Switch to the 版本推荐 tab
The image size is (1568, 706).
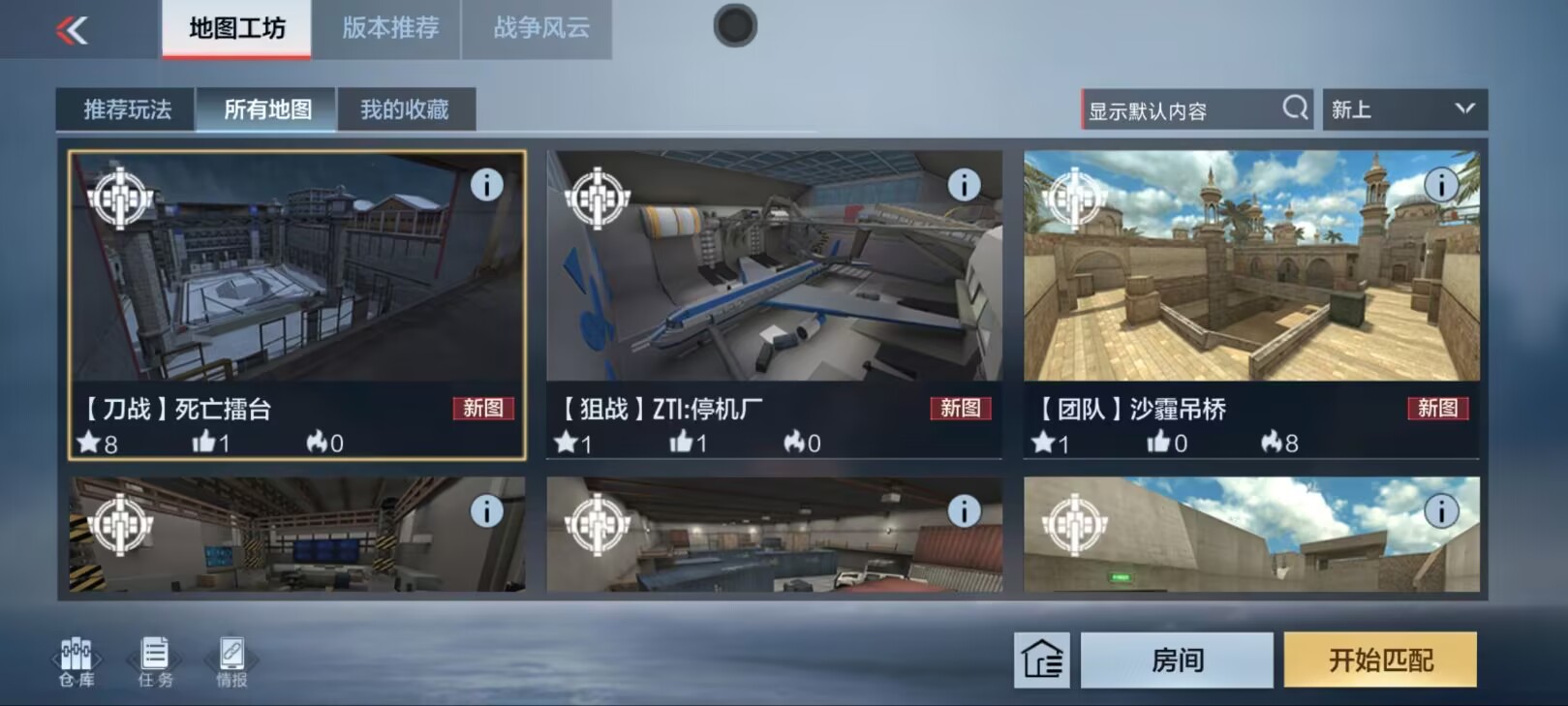pyautogui.click(x=386, y=29)
